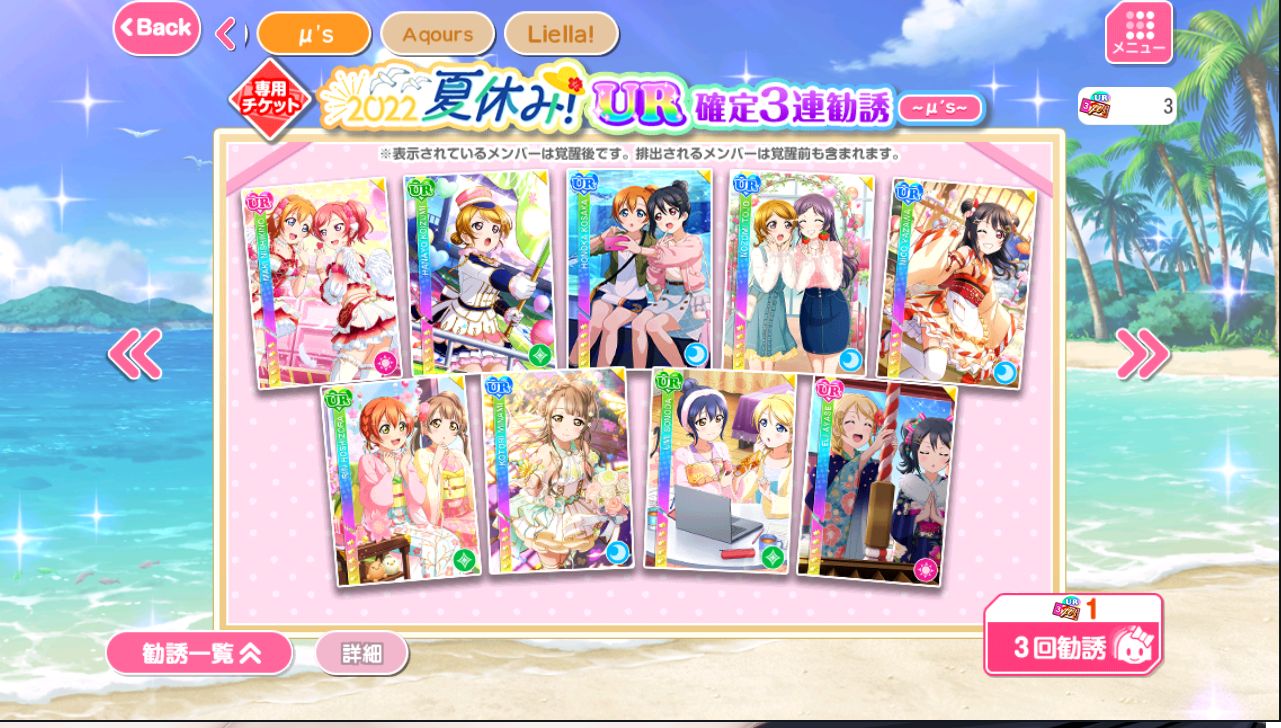This screenshot has height=728, width=1281.
Task: Open the メニュー grid menu
Action: 1138,33
